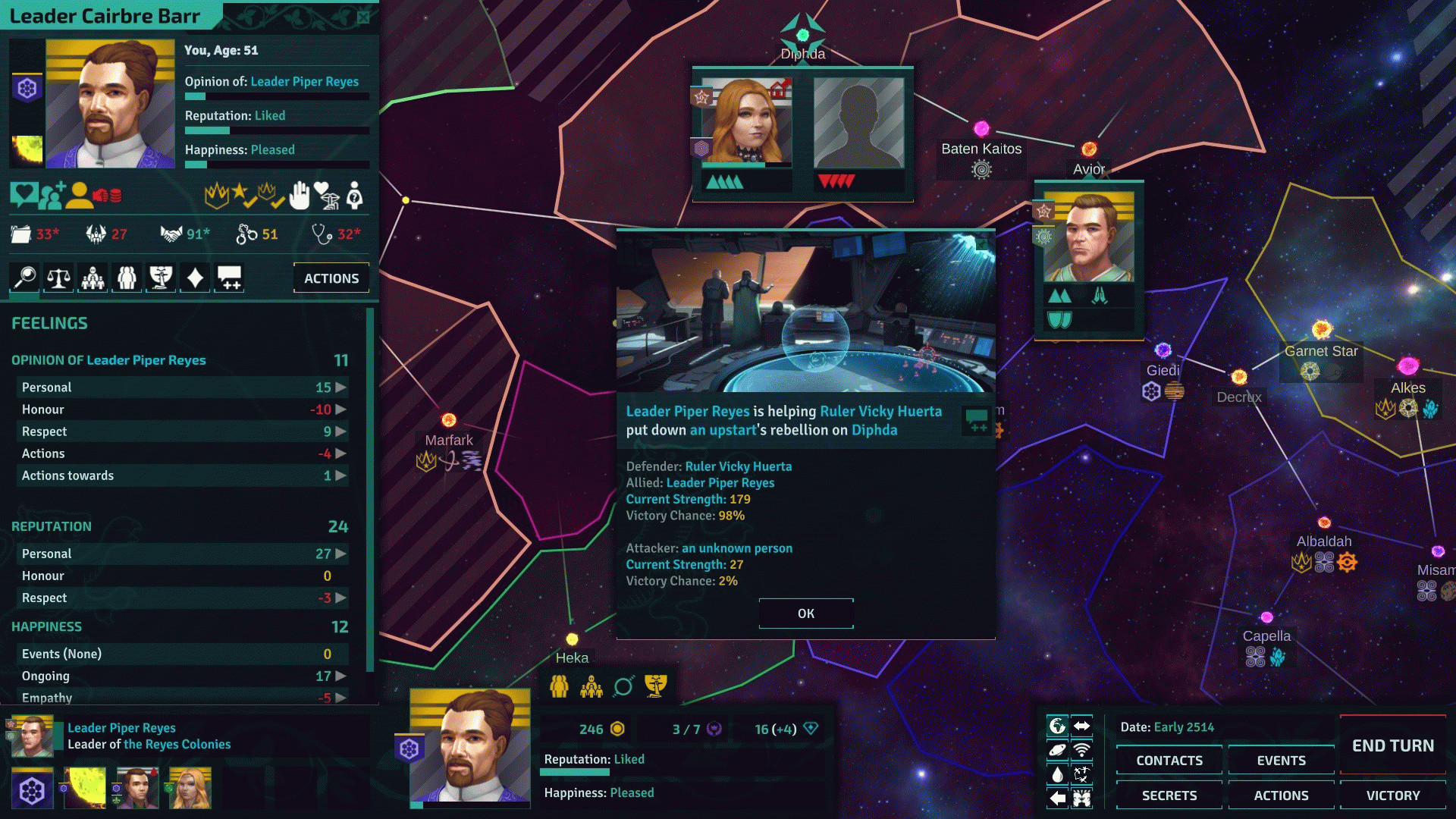Open the Reyes Colonies link
Screen dimensions: 1456x819
coord(177,745)
